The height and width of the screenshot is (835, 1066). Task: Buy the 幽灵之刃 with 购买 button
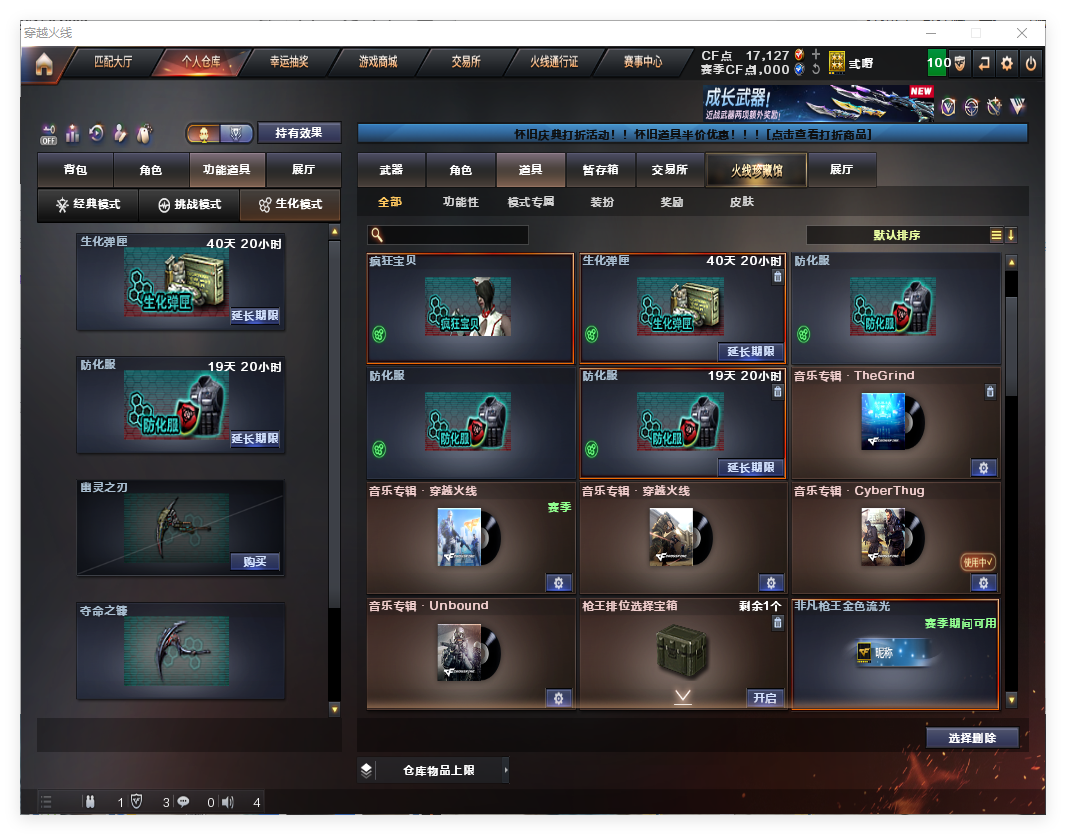coord(255,561)
